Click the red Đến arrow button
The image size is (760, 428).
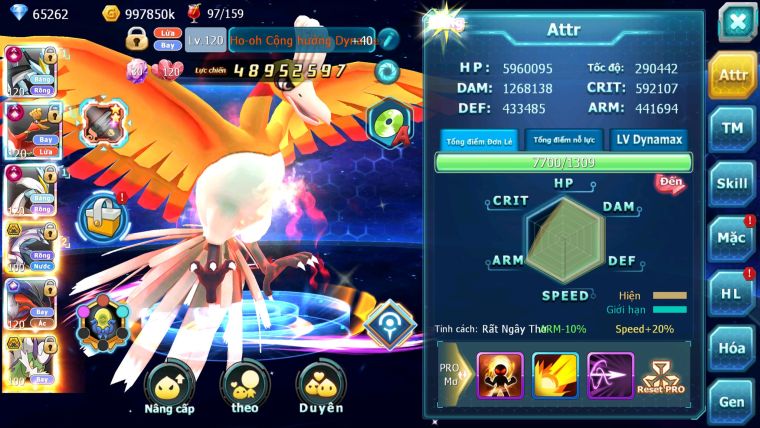[x=669, y=183]
